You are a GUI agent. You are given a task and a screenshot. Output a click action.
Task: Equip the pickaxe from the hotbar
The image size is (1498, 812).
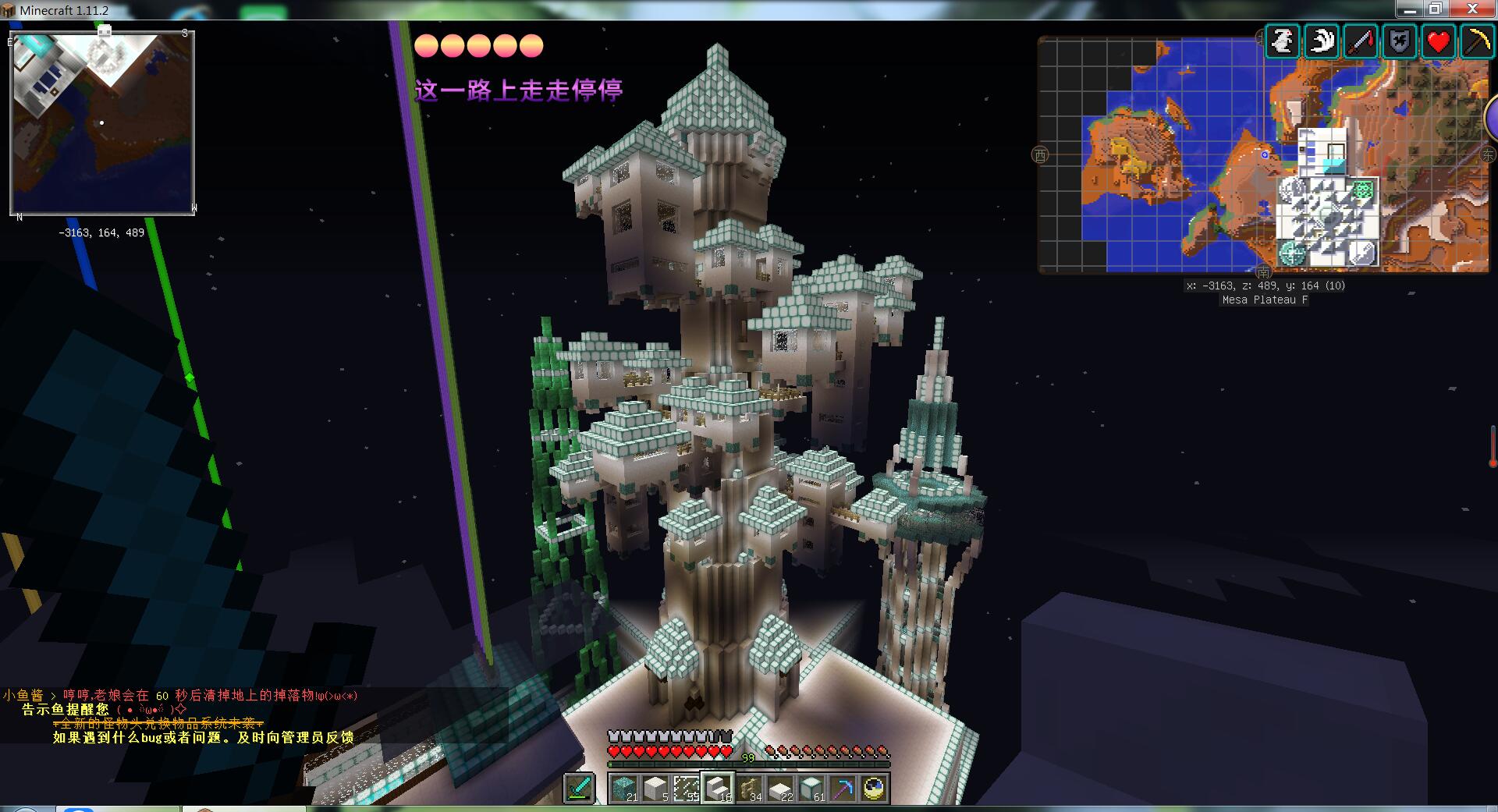[843, 788]
